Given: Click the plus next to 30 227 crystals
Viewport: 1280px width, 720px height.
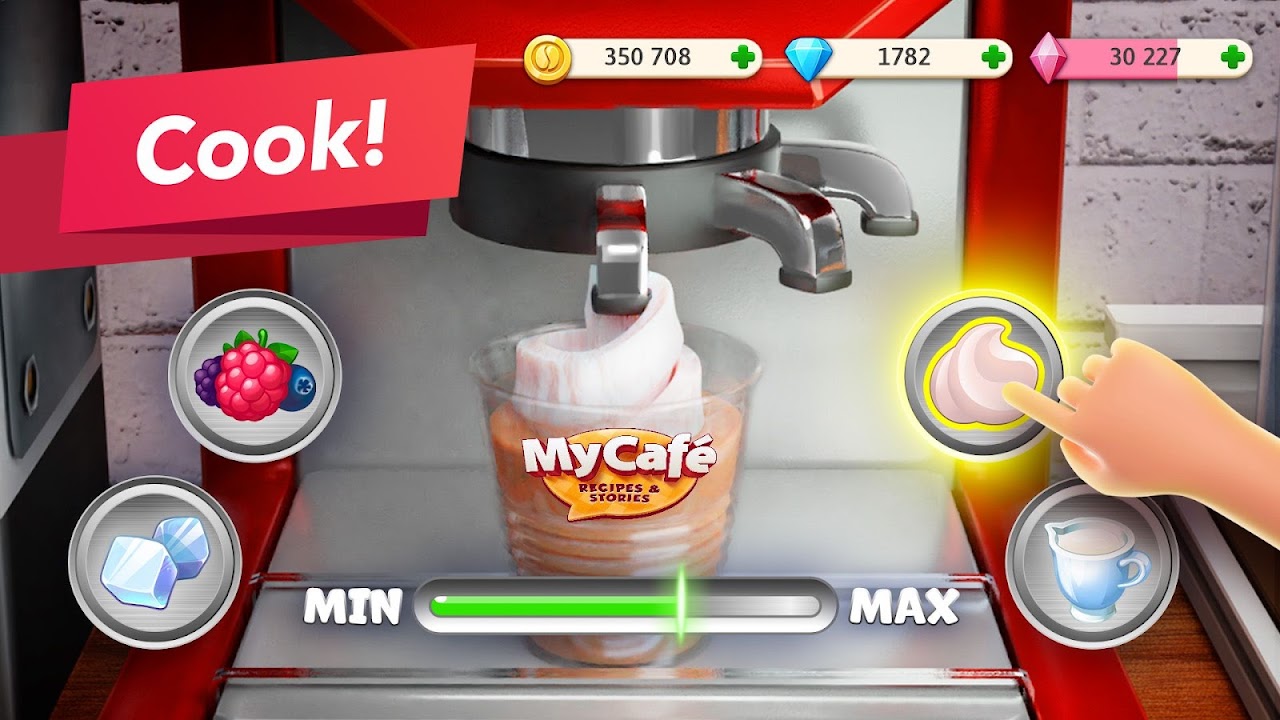Looking at the screenshot, I should click(x=1234, y=59).
